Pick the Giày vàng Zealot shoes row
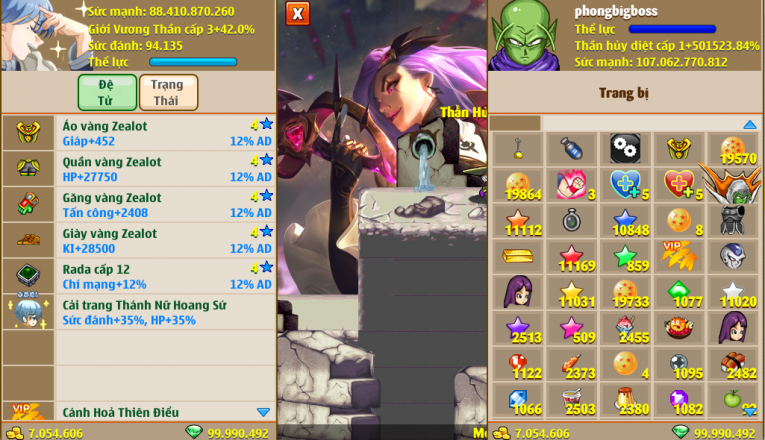This screenshot has height=440, width=765. [x=138, y=241]
